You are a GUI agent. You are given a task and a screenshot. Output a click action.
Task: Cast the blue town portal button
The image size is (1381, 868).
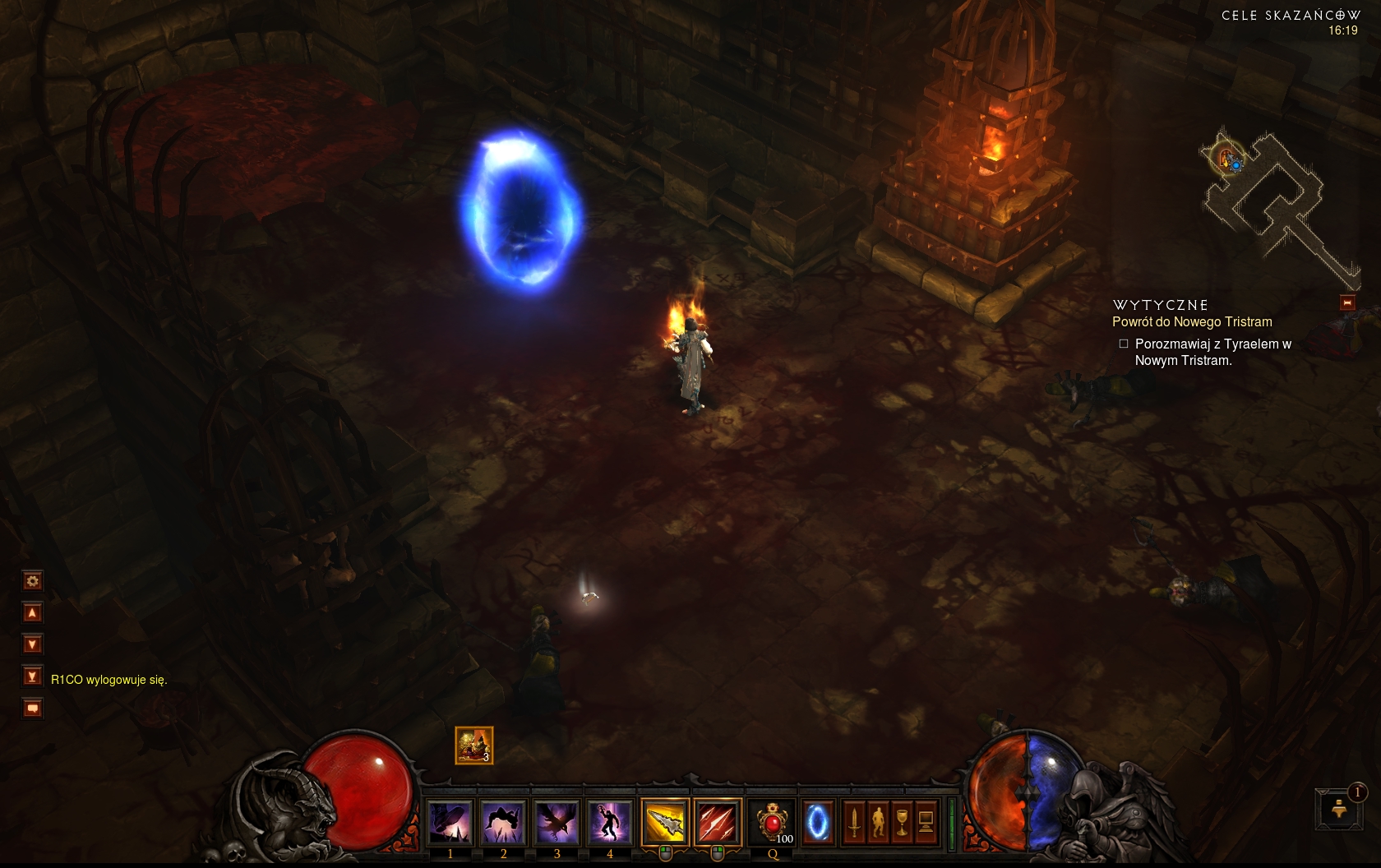(x=817, y=822)
